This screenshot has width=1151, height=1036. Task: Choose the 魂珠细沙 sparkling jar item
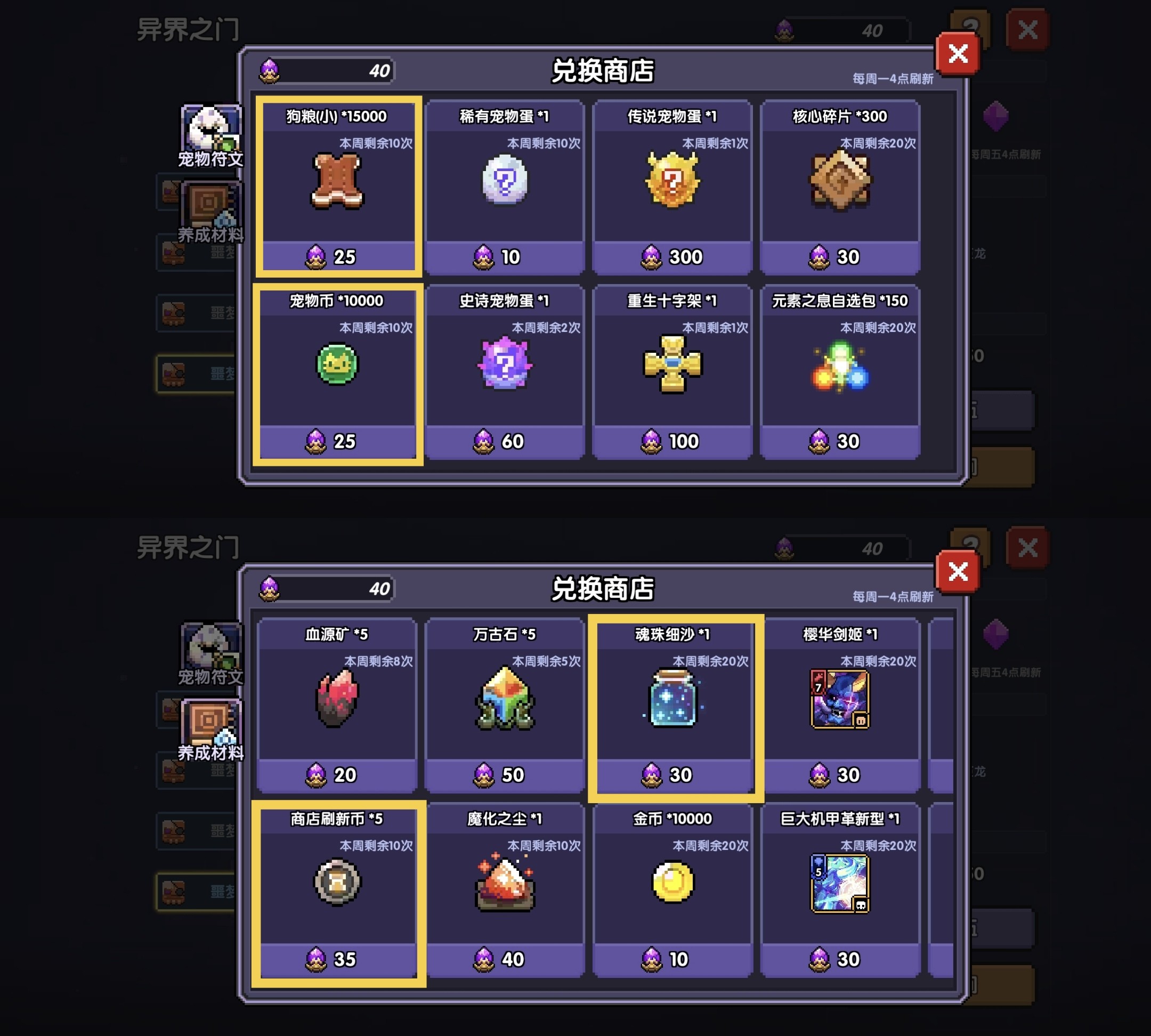(x=674, y=700)
